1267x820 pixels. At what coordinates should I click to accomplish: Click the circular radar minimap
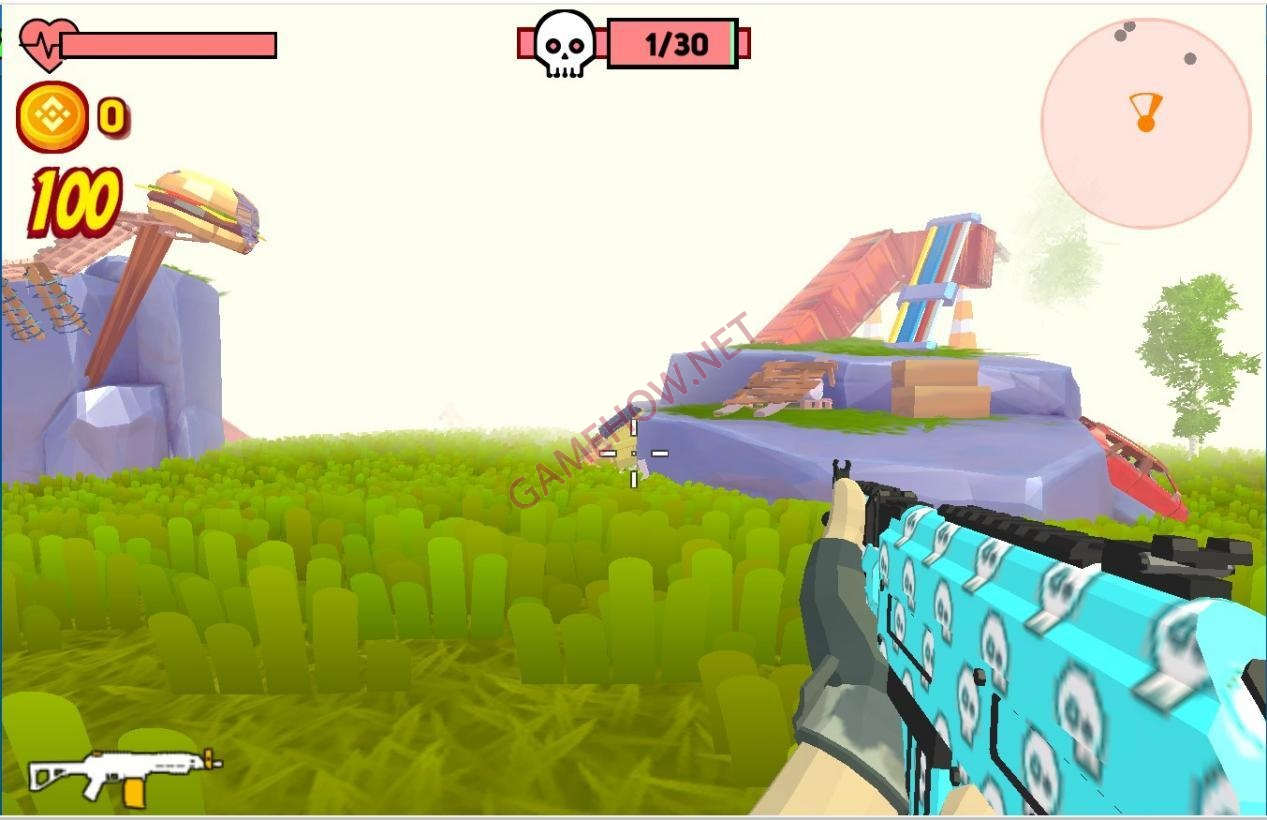tap(1146, 122)
